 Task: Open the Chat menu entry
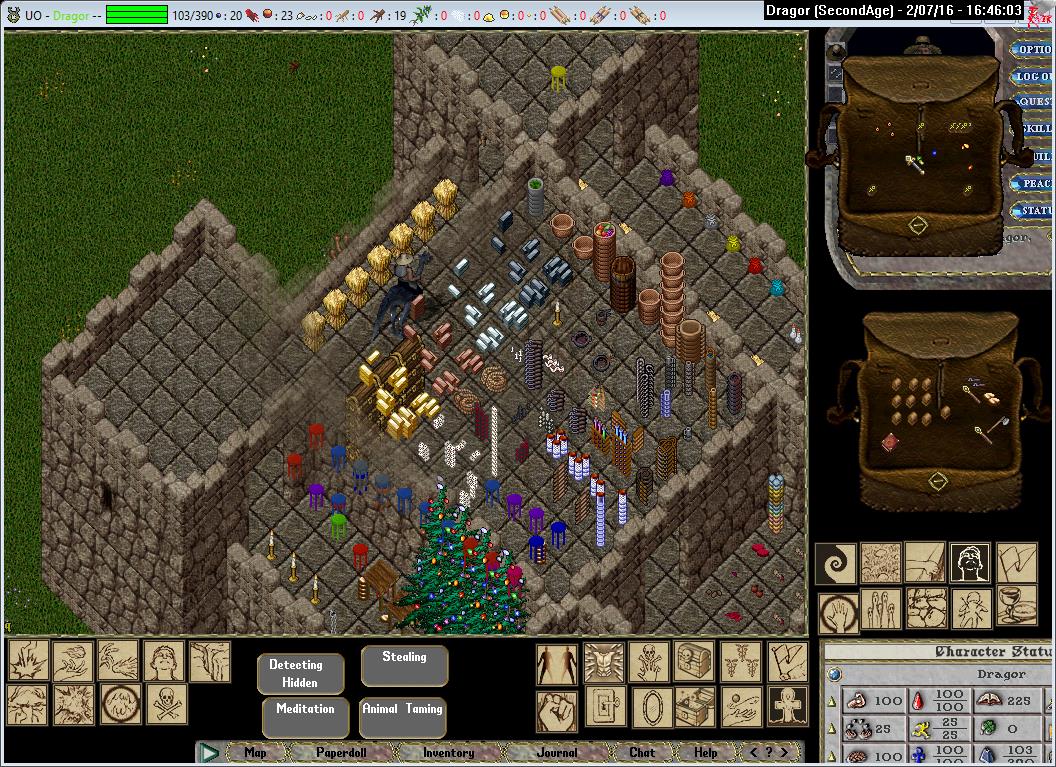[642, 752]
